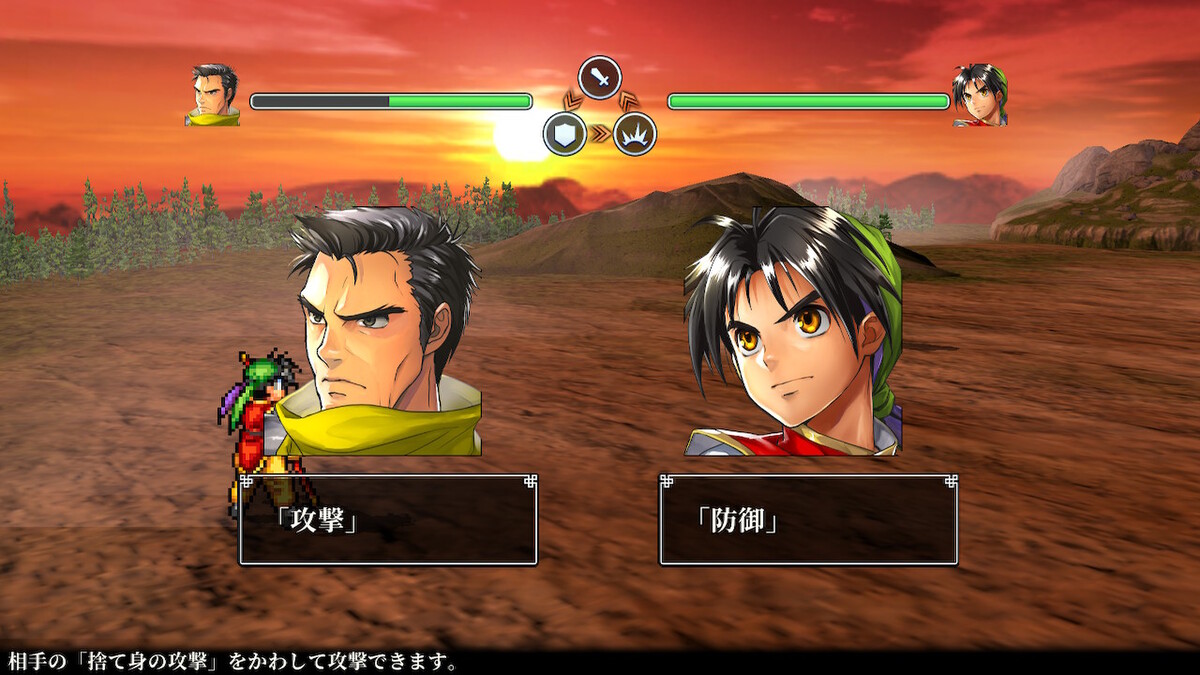1200x675 pixels.
Task: Click the 「防御」 dialogue box
Action: [x=808, y=520]
